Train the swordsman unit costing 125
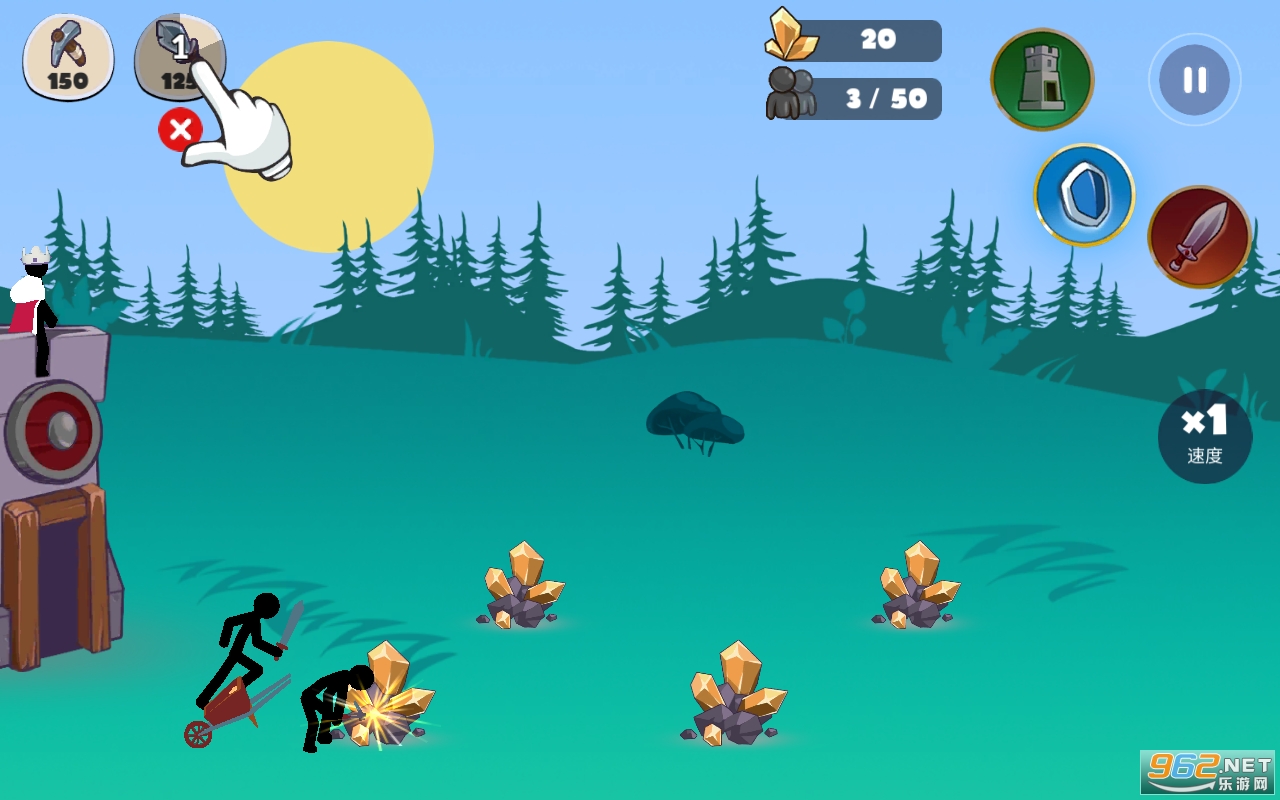The width and height of the screenshot is (1280, 800). click(x=178, y=57)
